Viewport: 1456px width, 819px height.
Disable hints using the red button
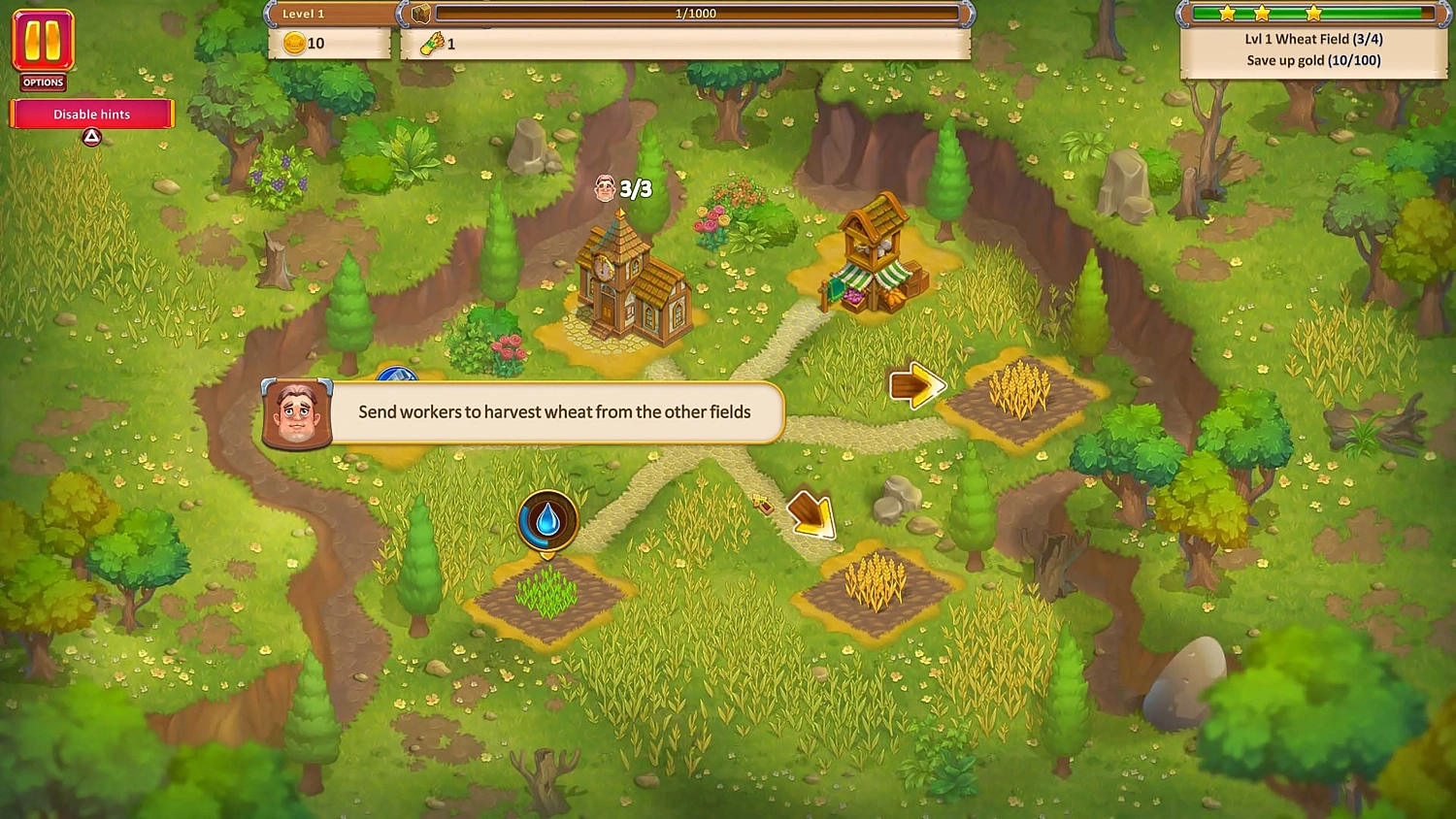[90, 114]
